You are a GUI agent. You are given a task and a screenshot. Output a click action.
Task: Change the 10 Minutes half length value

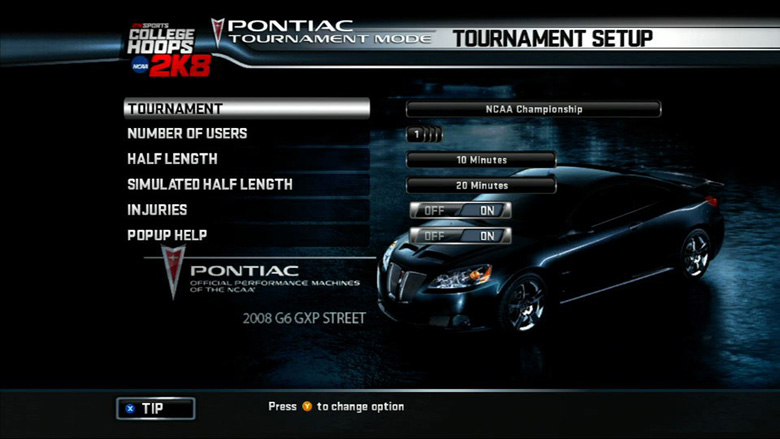[x=481, y=160]
